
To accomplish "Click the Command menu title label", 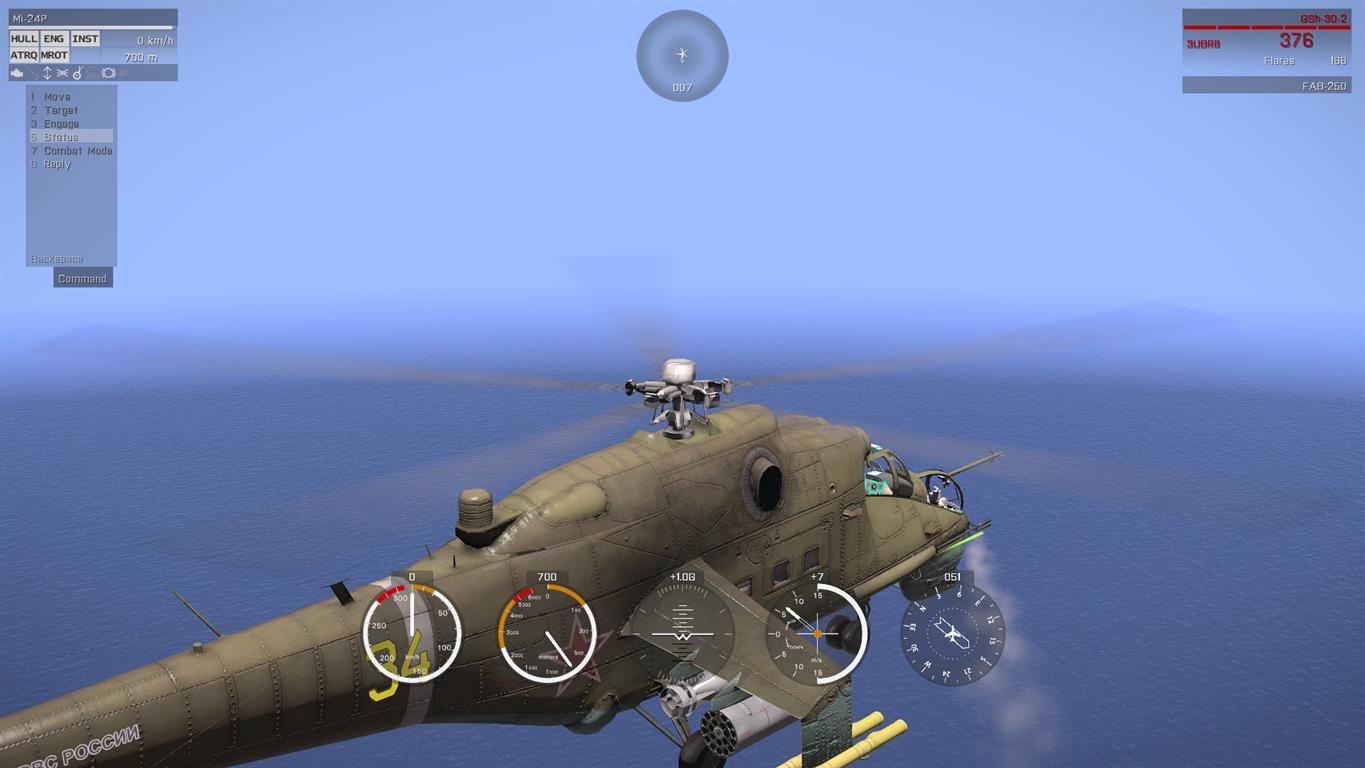I will [x=82, y=279].
